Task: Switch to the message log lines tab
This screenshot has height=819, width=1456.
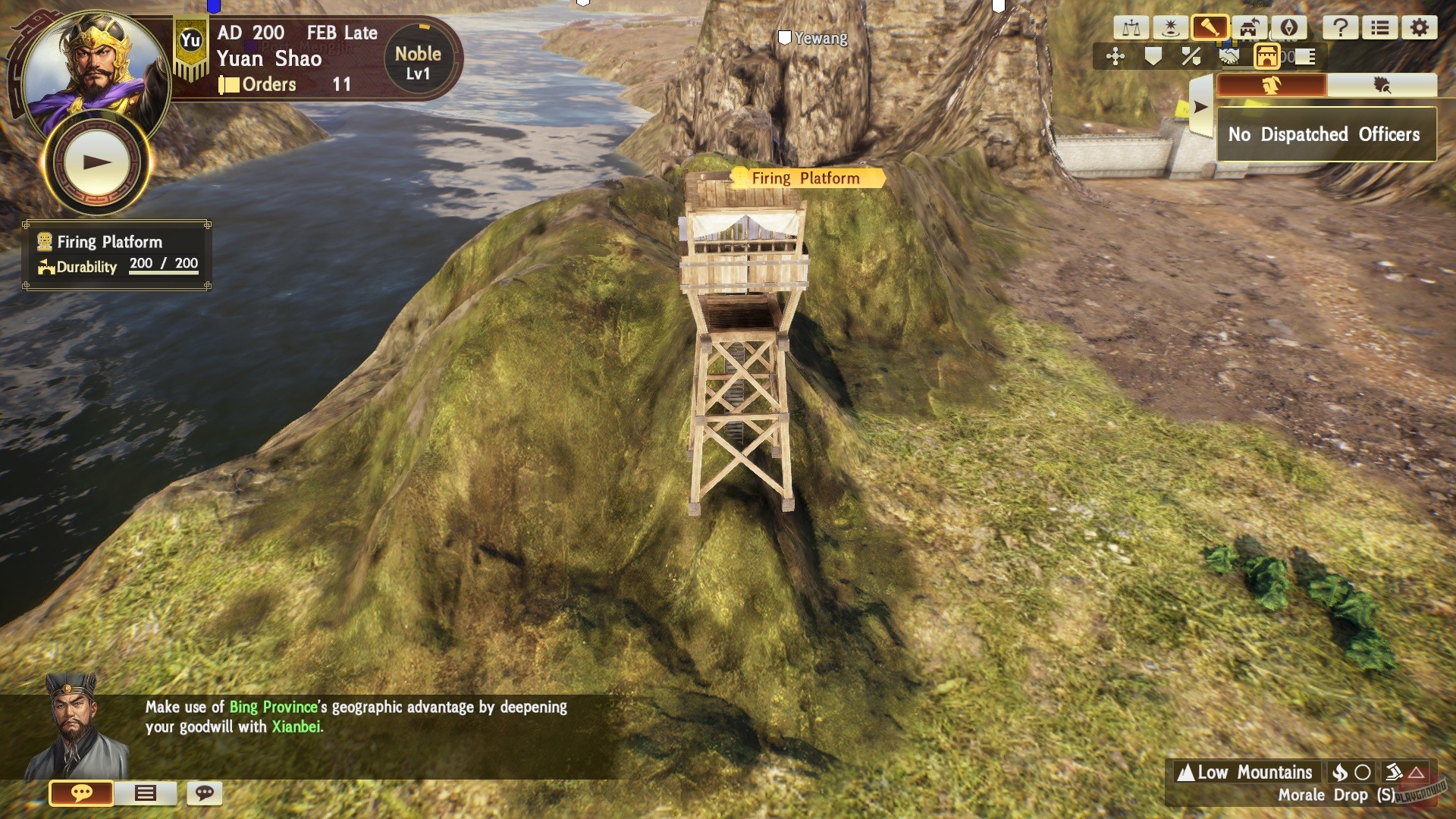Action: pos(145,793)
